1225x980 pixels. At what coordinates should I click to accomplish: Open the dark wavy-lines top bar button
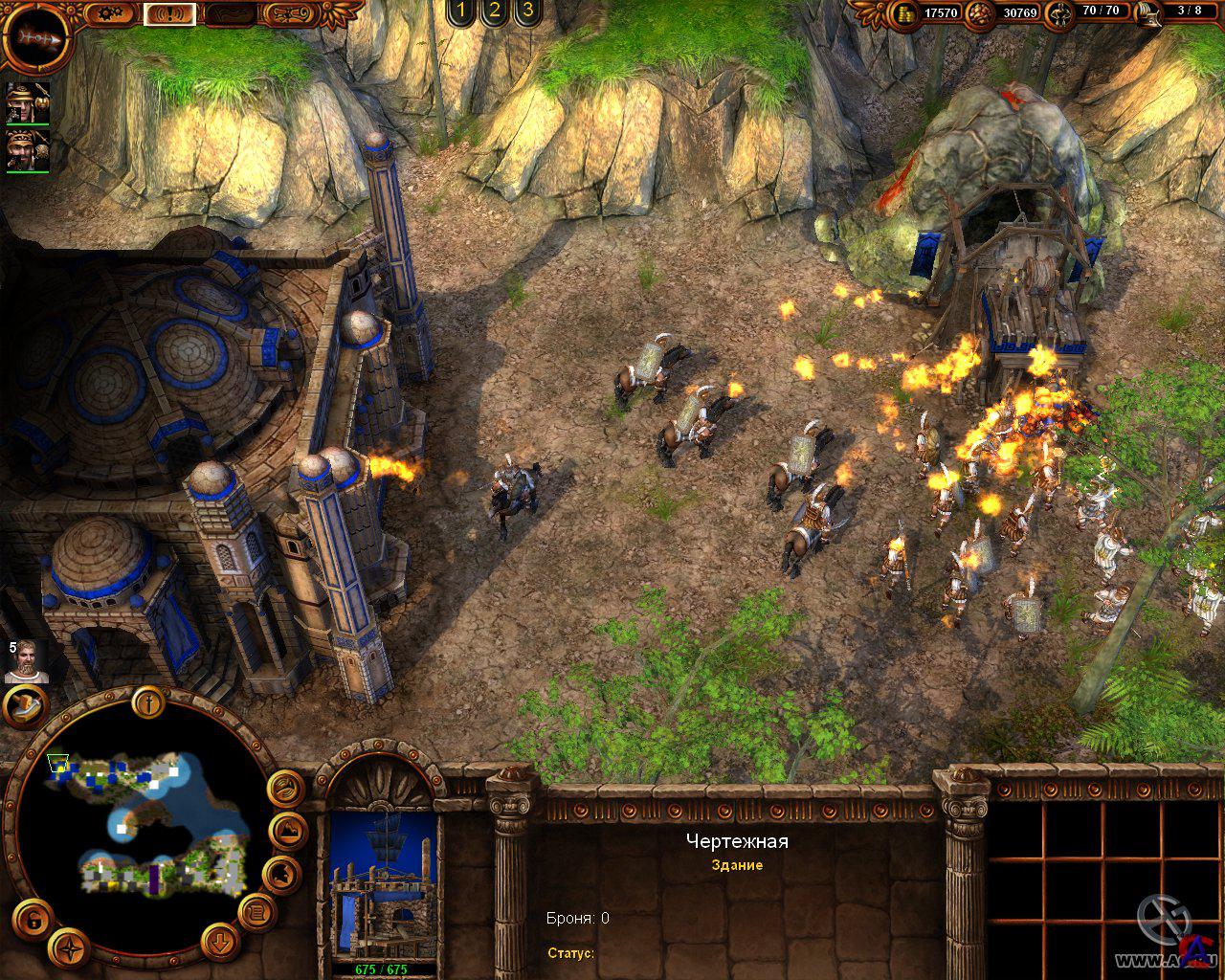(x=230, y=13)
